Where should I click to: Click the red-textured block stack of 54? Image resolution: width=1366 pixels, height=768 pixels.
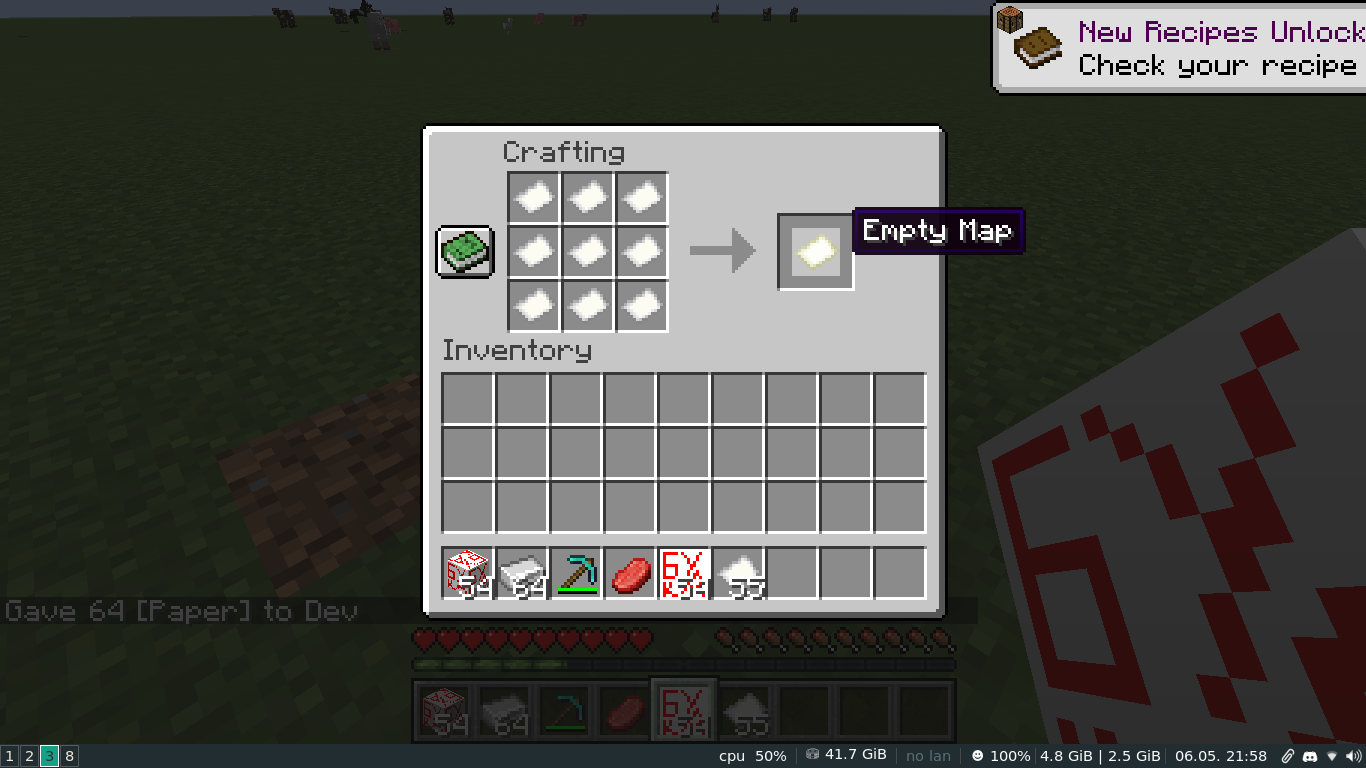465,572
